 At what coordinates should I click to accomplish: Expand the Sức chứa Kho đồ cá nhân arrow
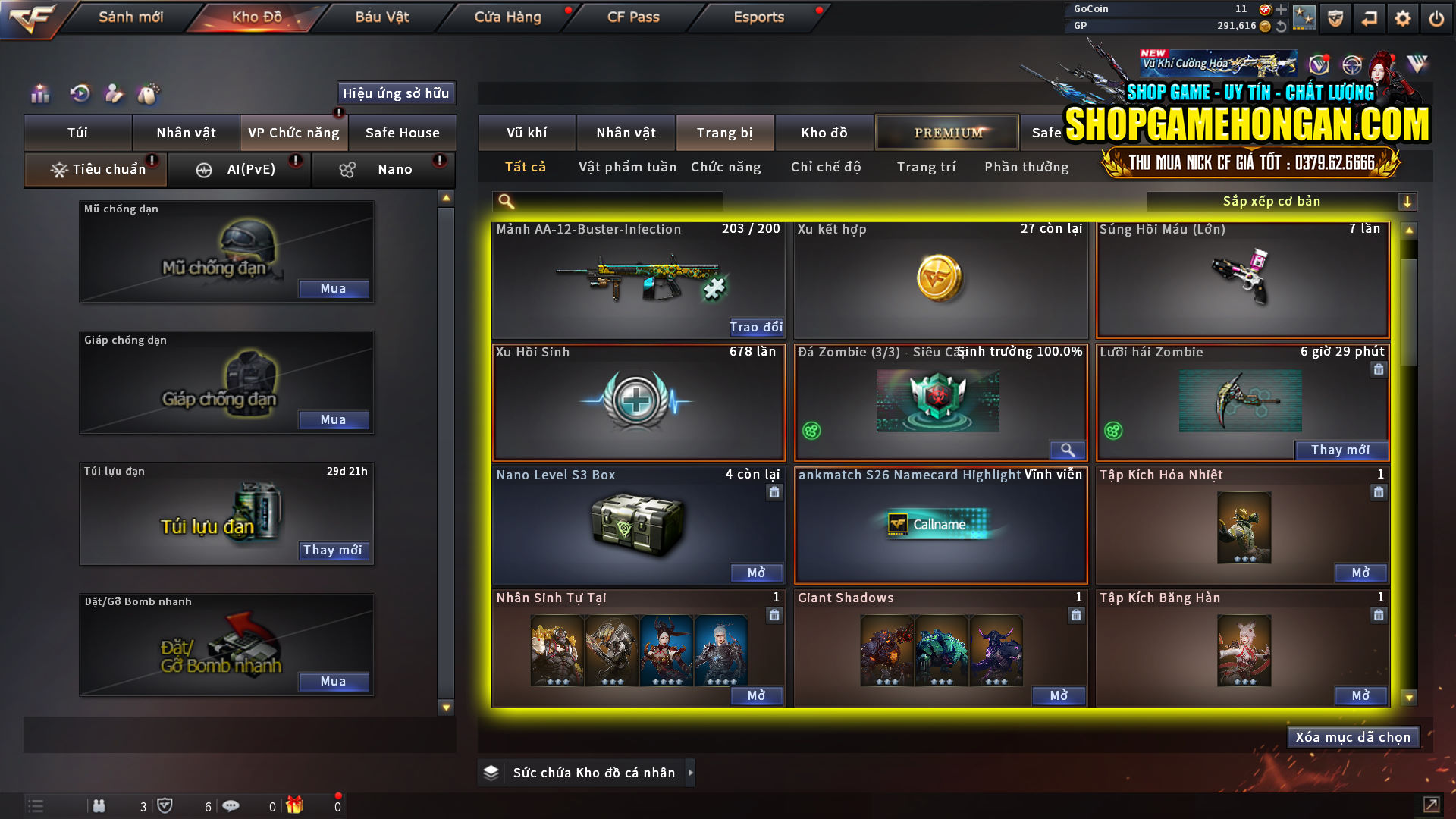click(691, 773)
